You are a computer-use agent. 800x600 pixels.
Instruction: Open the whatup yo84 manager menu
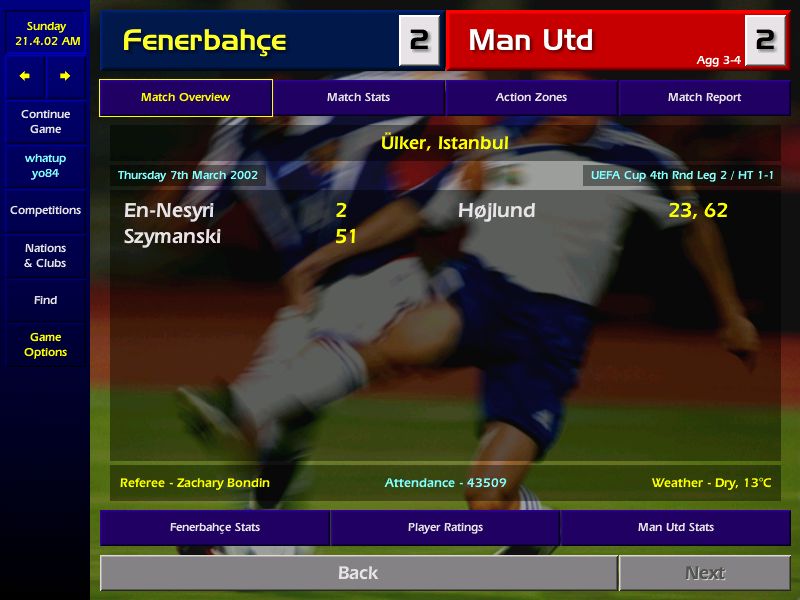(45, 166)
